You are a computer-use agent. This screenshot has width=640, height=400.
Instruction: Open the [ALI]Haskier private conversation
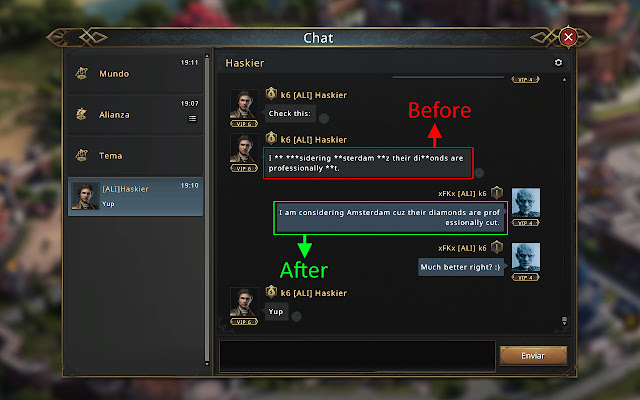click(135, 196)
